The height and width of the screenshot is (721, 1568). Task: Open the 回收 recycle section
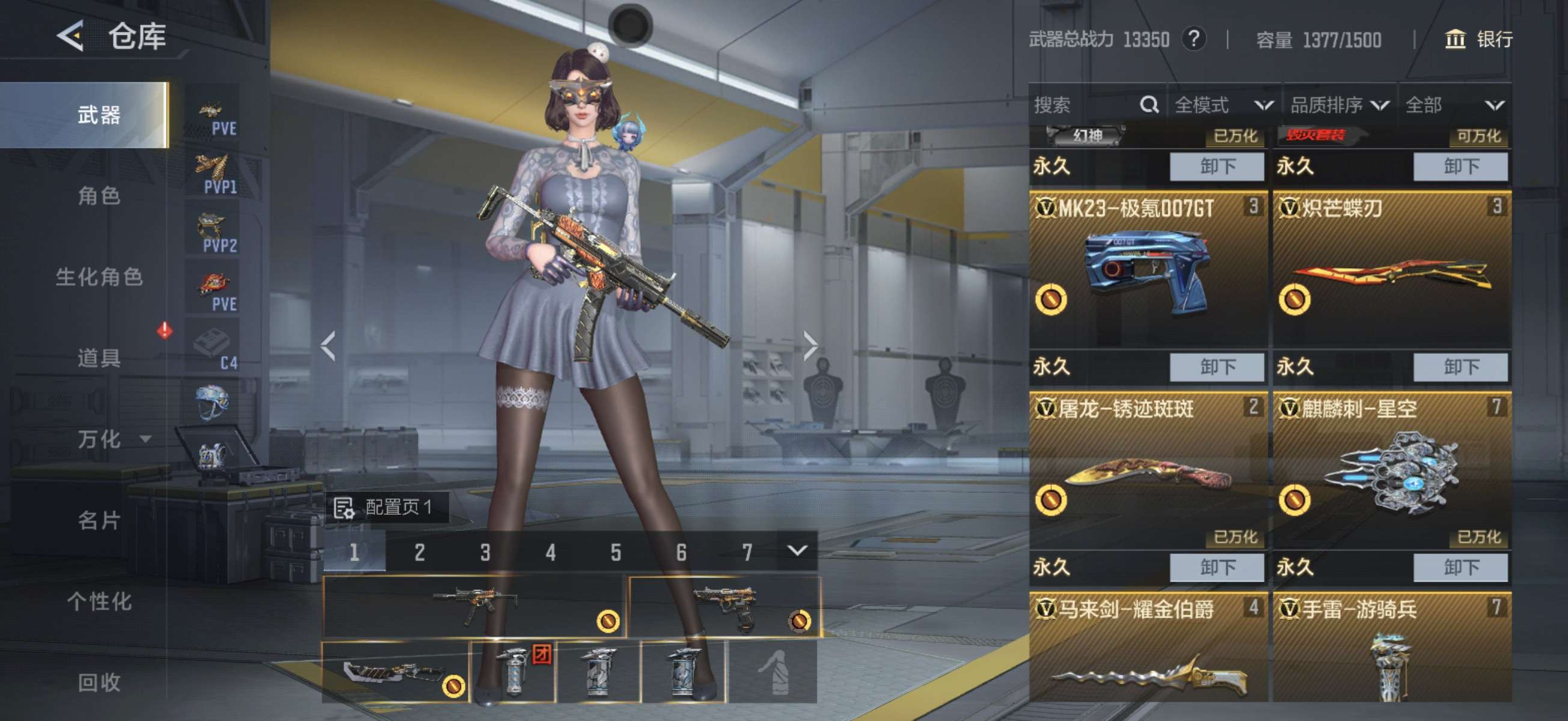point(99,682)
